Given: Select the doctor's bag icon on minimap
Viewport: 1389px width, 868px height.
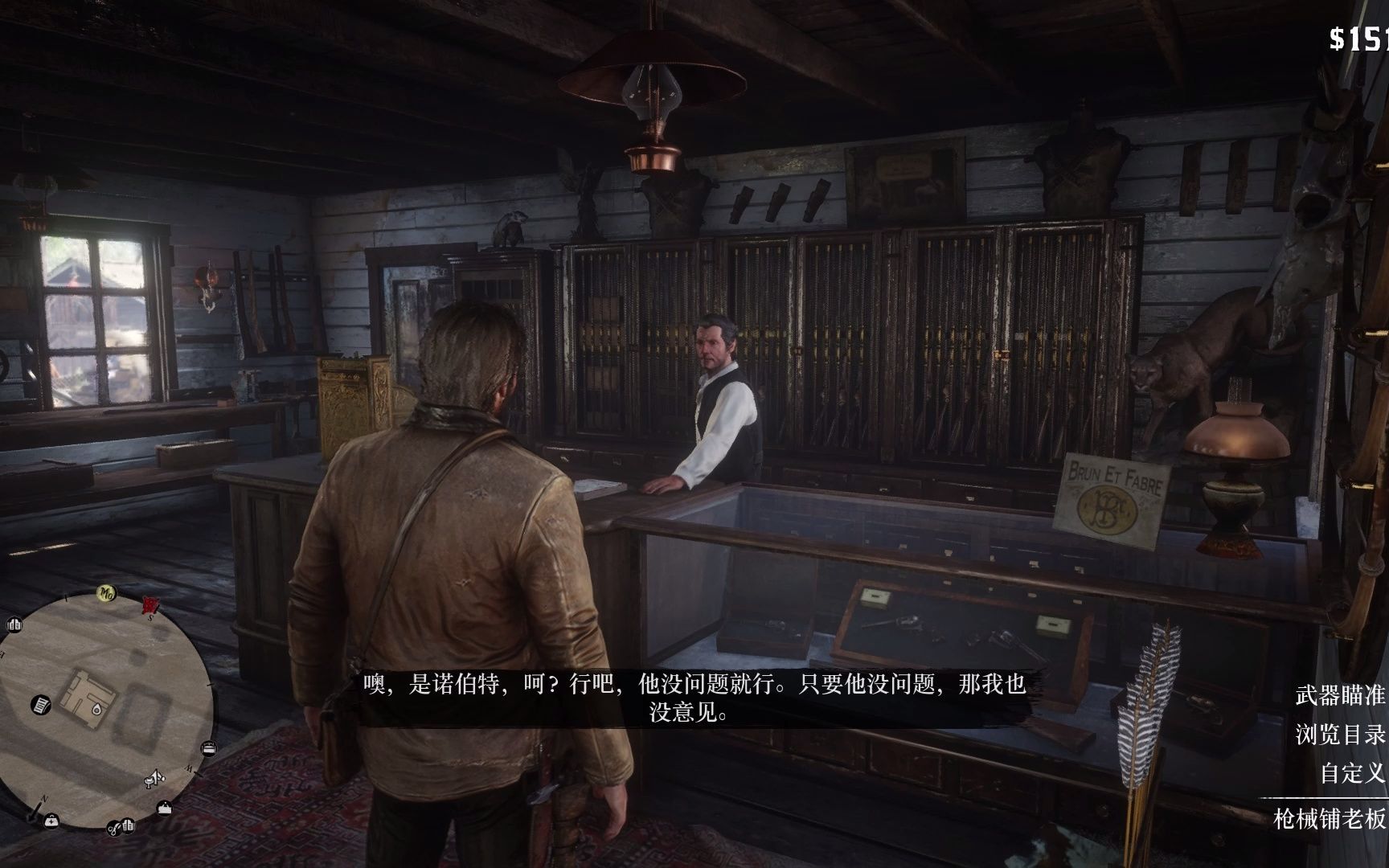Looking at the screenshot, I should [51, 822].
